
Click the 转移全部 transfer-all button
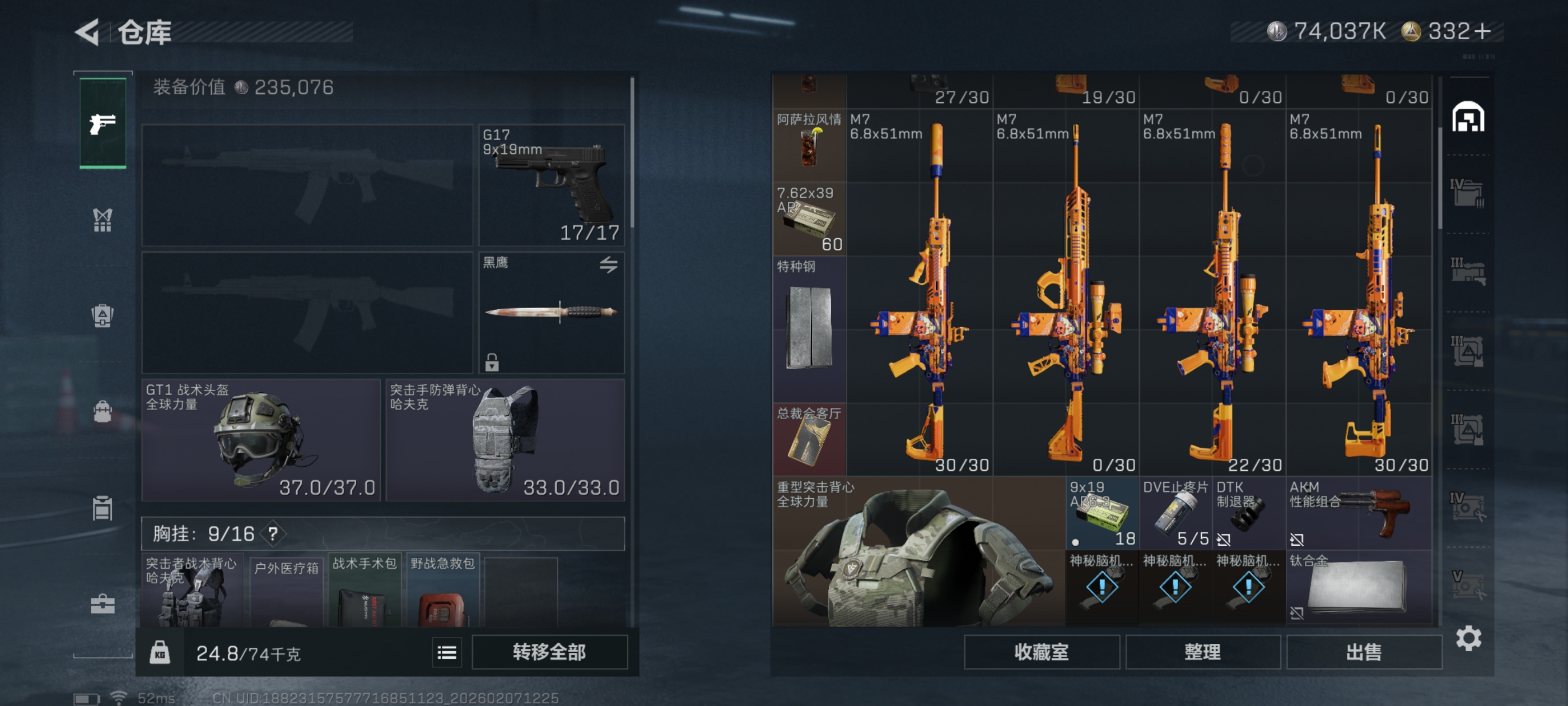549,652
